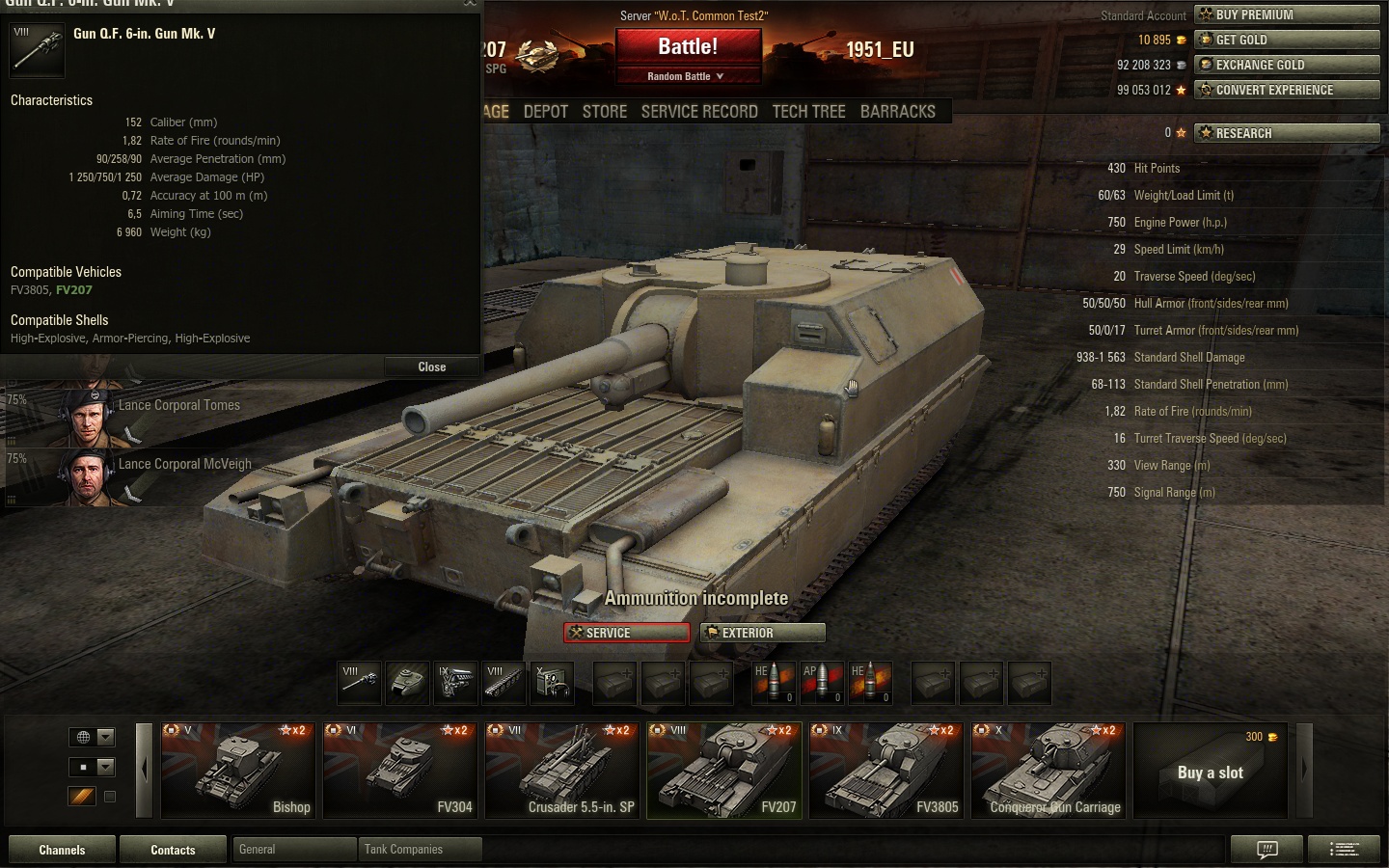
Task: Close the gun characteristics panel
Action: click(x=431, y=367)
